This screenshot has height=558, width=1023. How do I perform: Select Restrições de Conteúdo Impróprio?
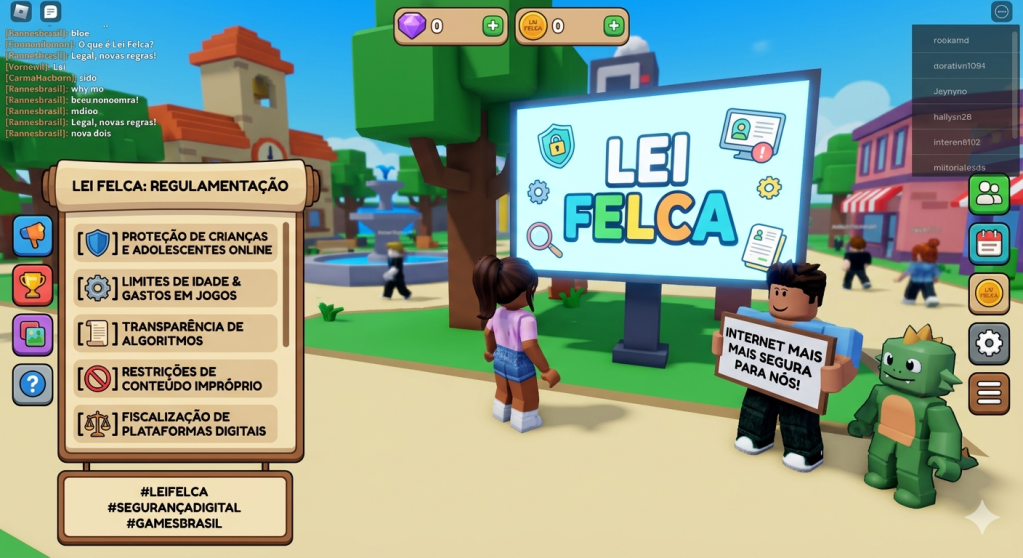[176, 379]
